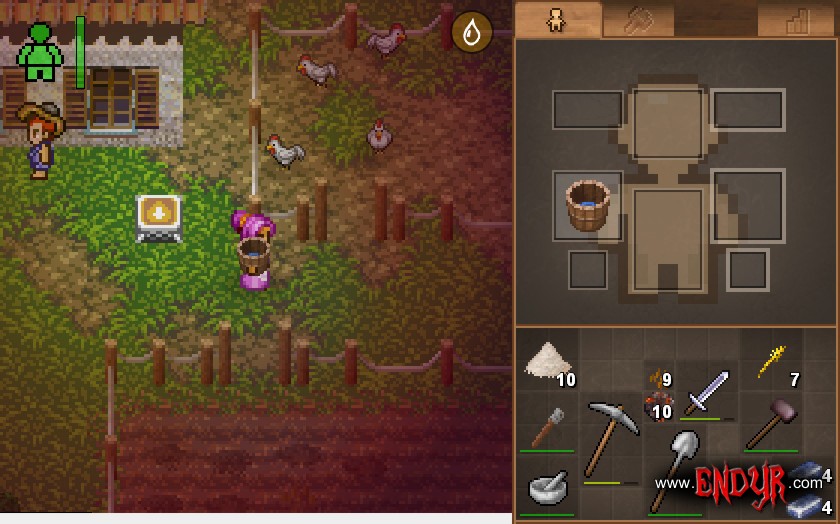Open the bar-chart stats tab
The image size is (840, 524).
(x=796, y=21)
